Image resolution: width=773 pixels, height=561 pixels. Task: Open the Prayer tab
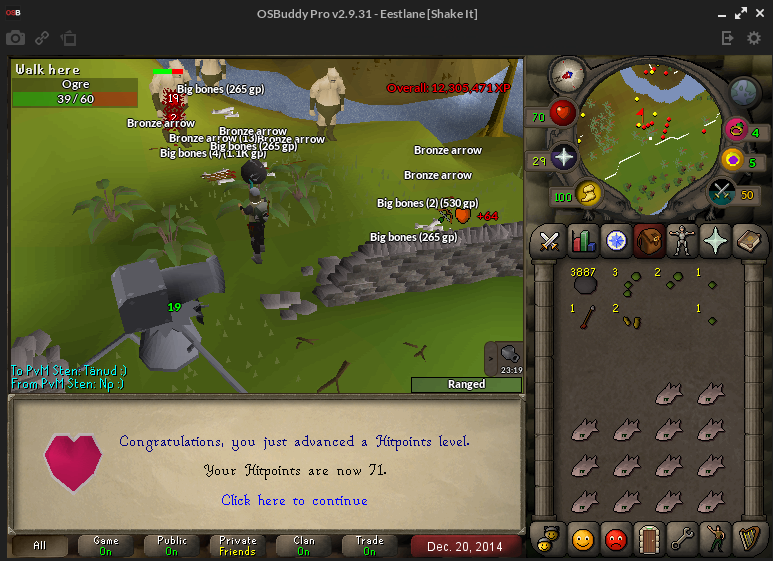coord(716,240)
